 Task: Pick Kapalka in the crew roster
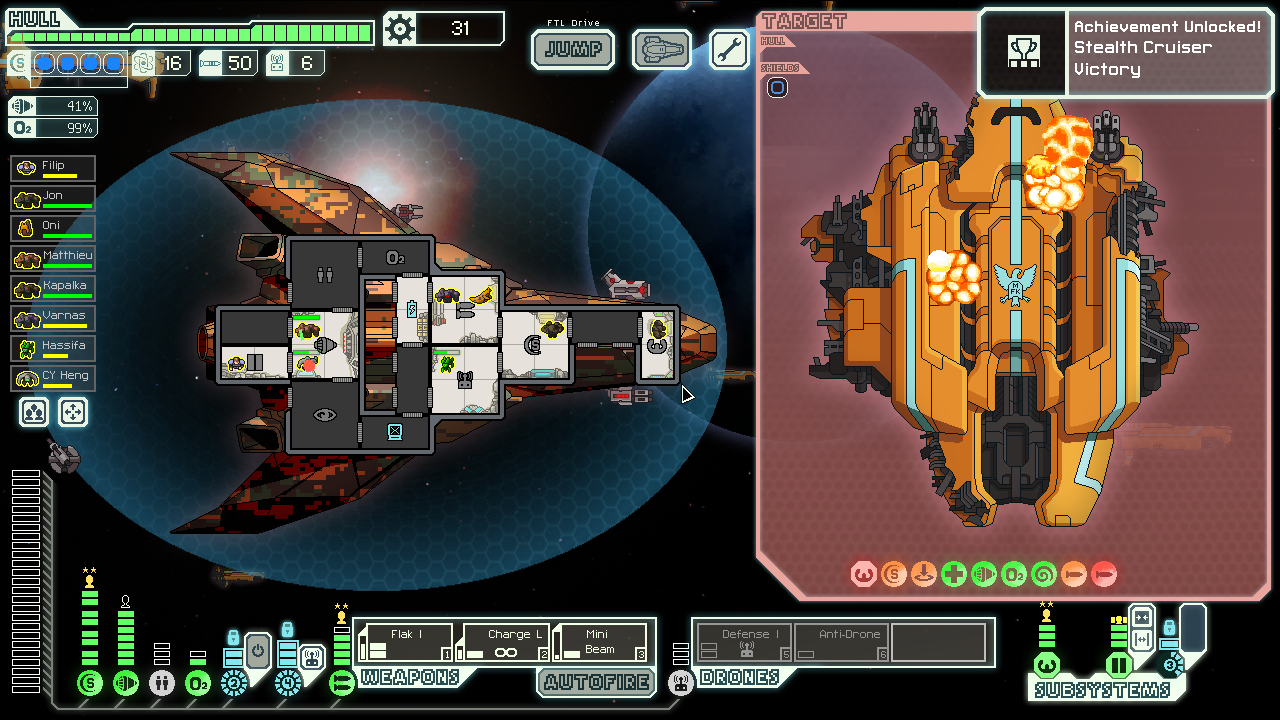click(54, 288)
